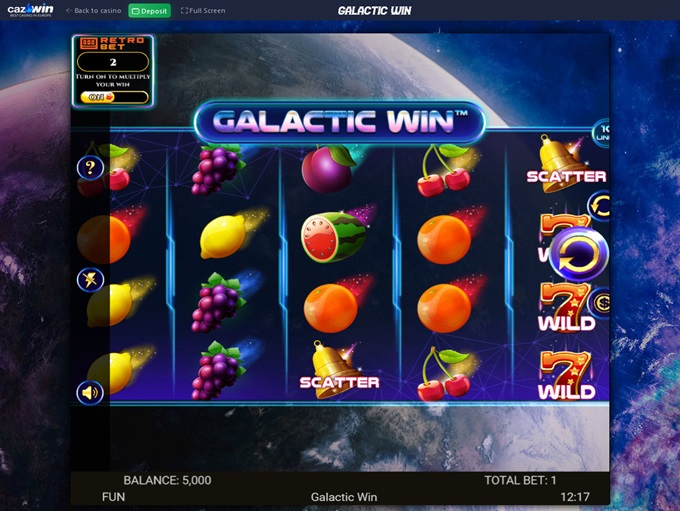
Task: Toggle the lightning bolt quick spin button
Action: tap(91, 280)
